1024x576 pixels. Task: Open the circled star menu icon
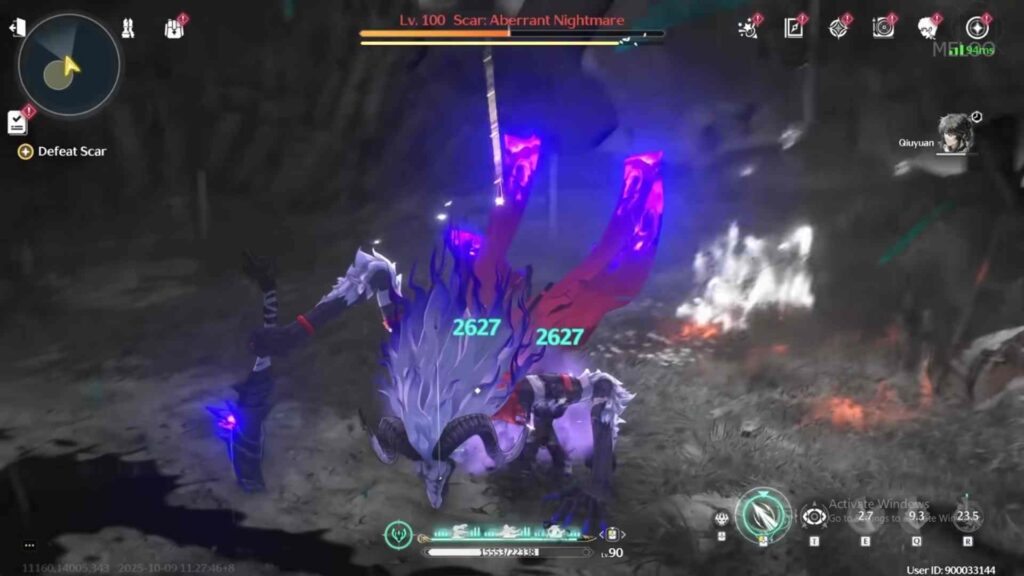[976, 28]
